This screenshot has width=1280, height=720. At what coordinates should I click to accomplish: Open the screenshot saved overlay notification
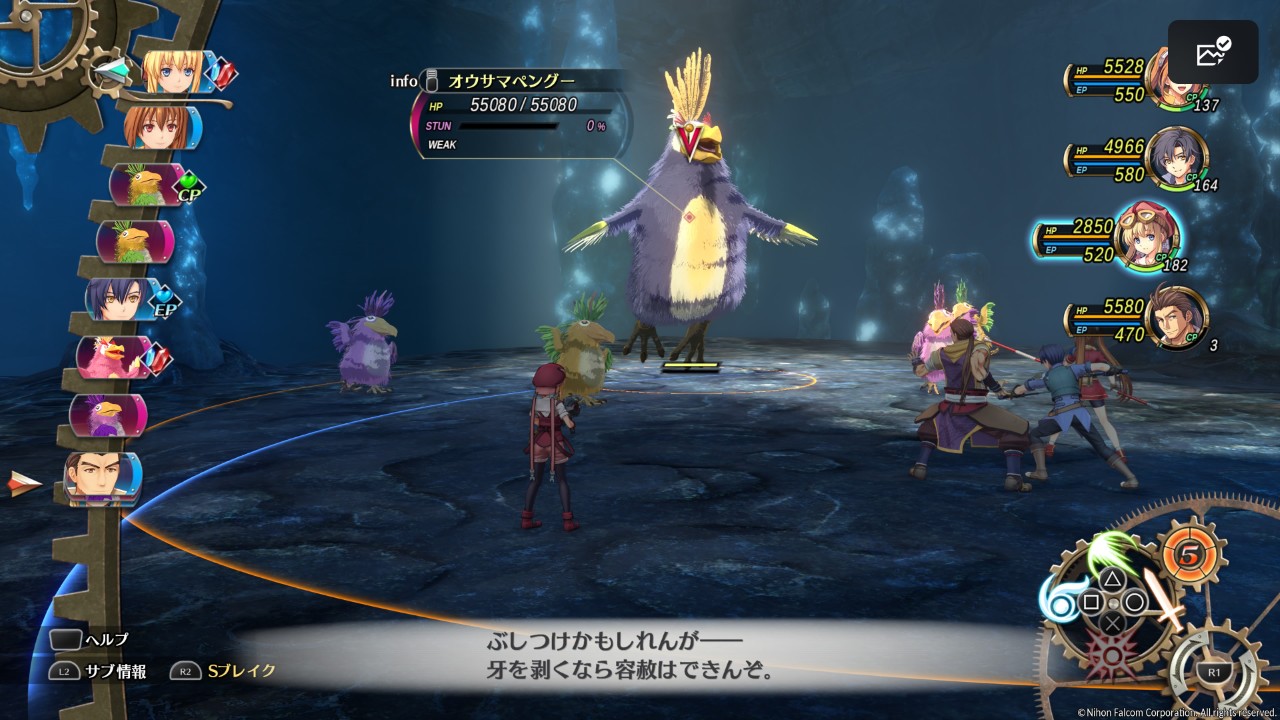(1212, 52)
